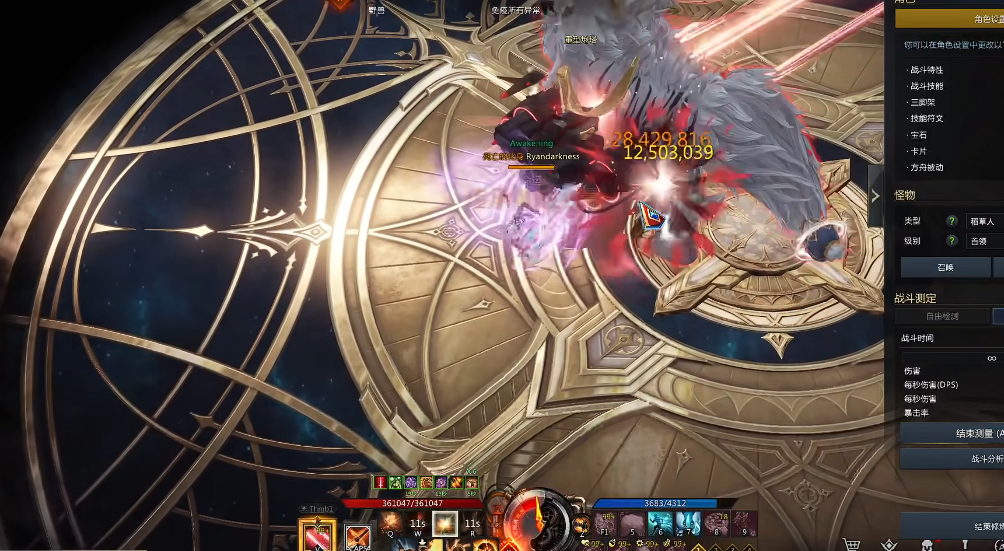This screenshot has height=551, width=1004.
Task: Click the 召唤 summon button
Action: [x=945, y=267]
